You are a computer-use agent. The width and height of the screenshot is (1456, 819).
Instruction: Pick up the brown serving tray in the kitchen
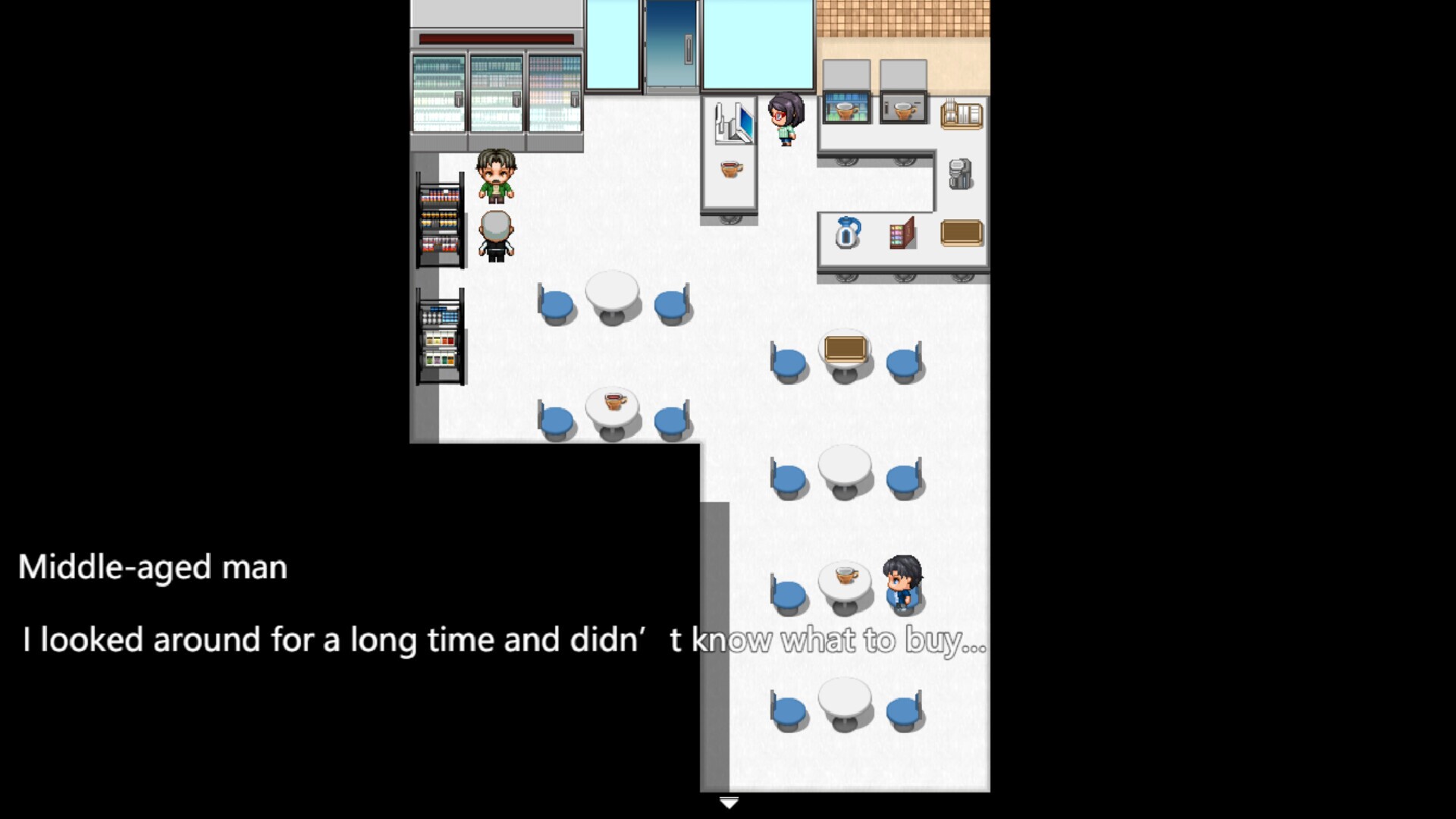961,233
